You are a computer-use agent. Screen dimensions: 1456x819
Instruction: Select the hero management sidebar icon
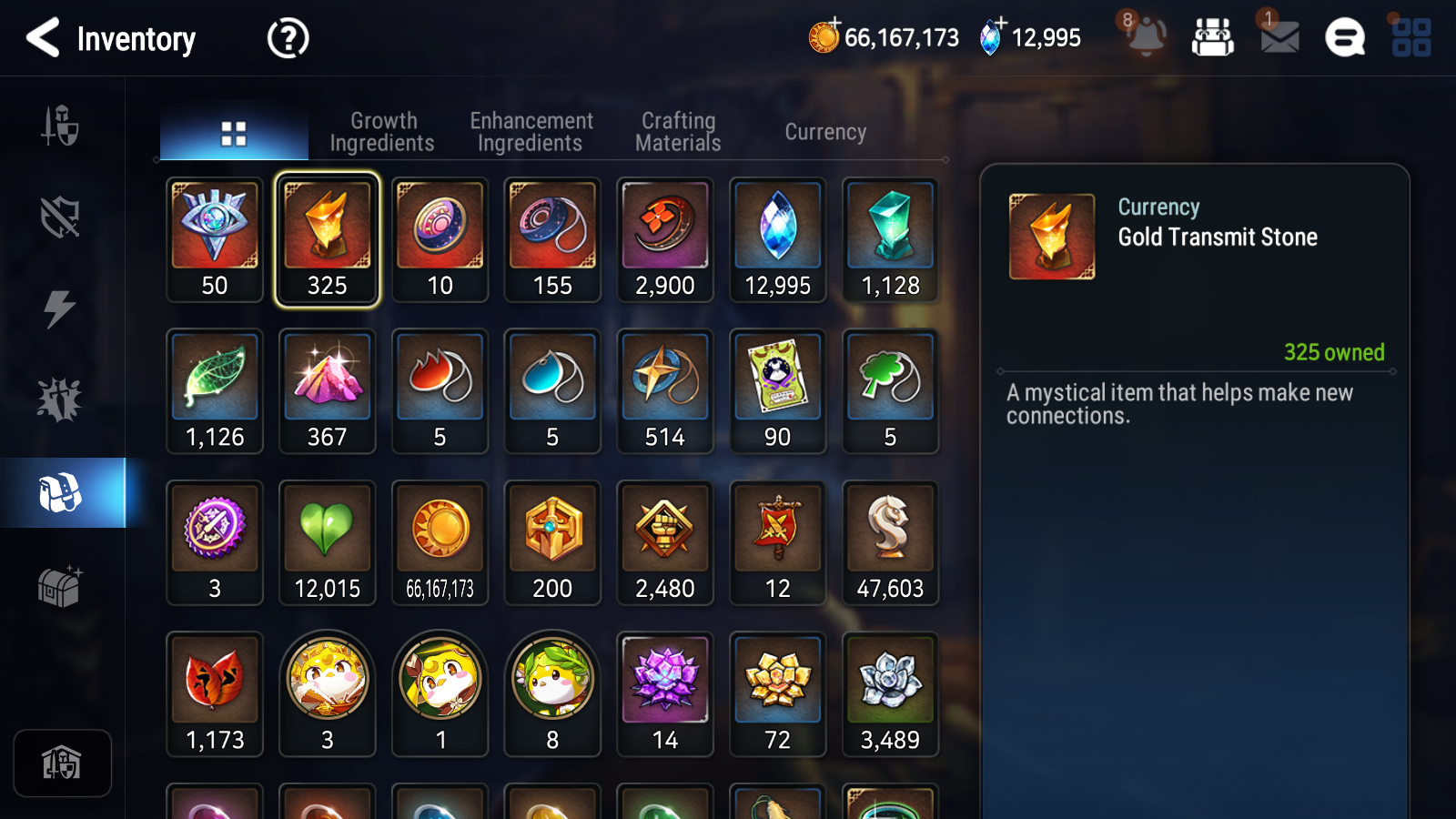point(61,127)
